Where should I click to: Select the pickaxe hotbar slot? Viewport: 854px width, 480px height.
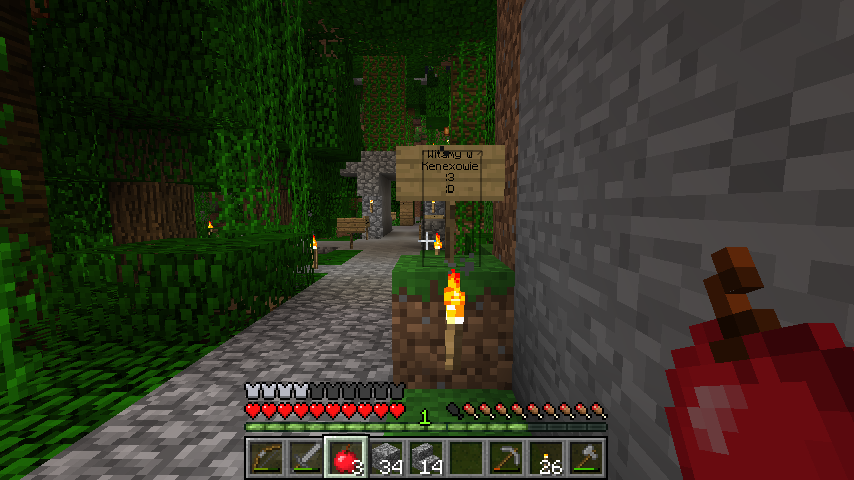click(506, 458)
